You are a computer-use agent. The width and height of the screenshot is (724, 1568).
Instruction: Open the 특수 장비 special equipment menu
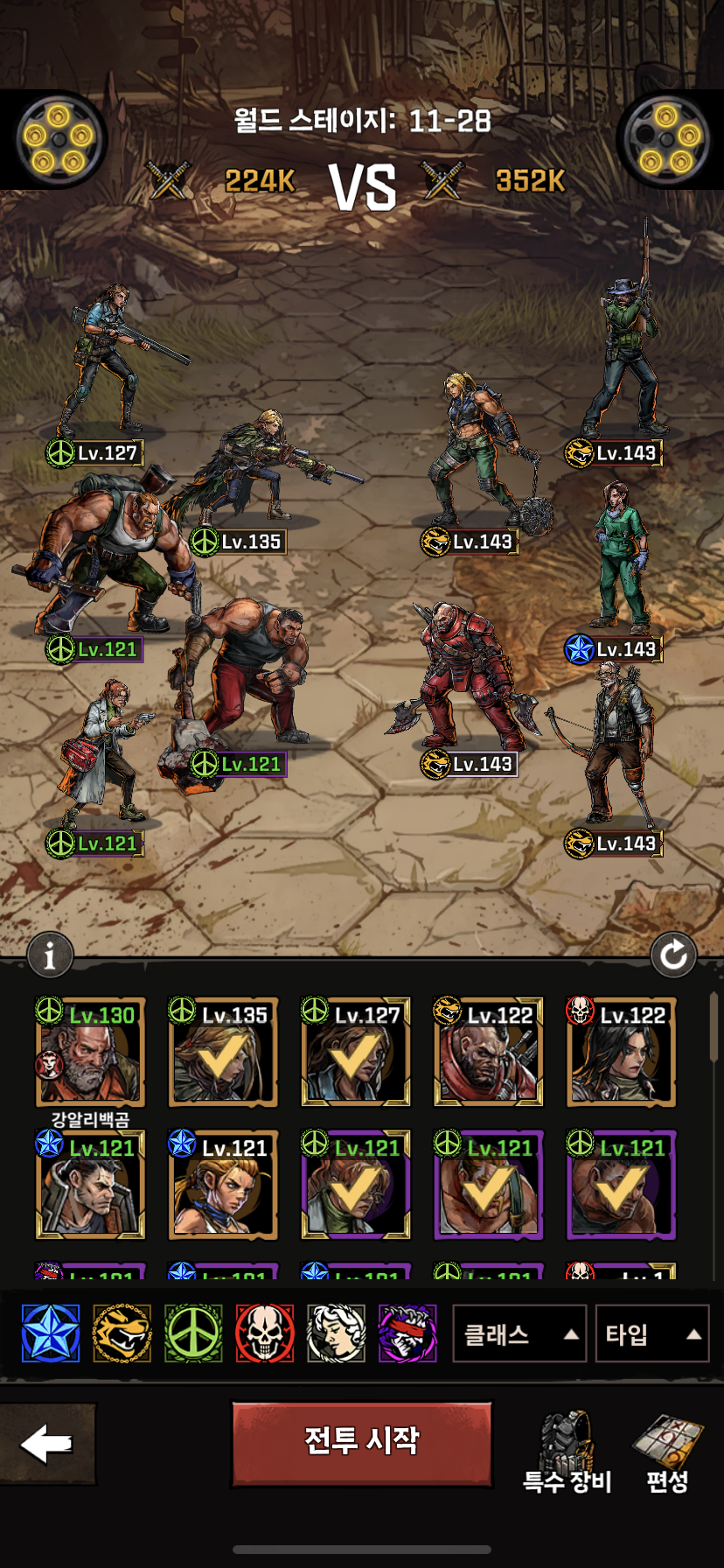[x=567, y=1451]
